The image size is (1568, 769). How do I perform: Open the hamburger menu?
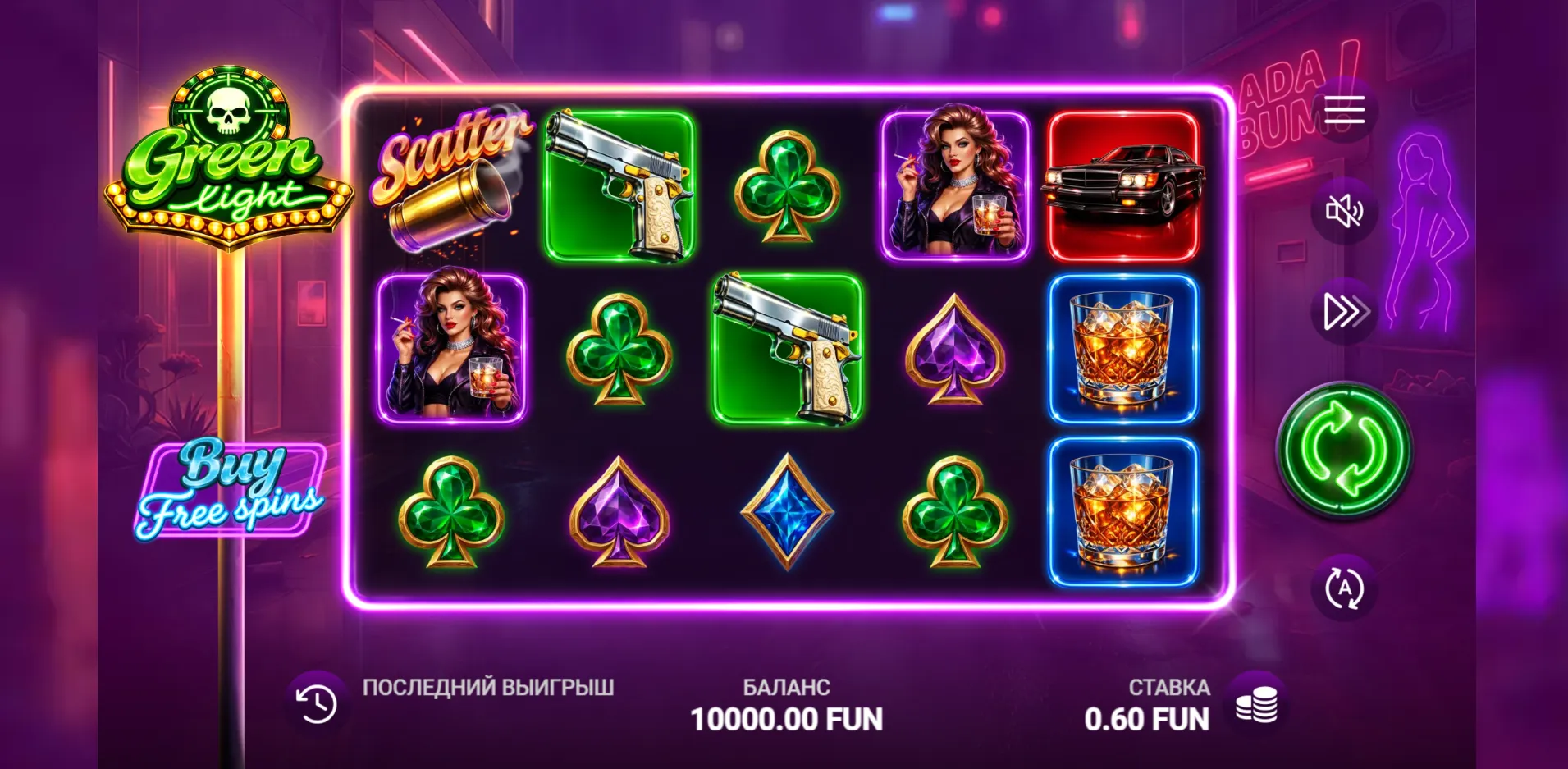point(1344,110)
